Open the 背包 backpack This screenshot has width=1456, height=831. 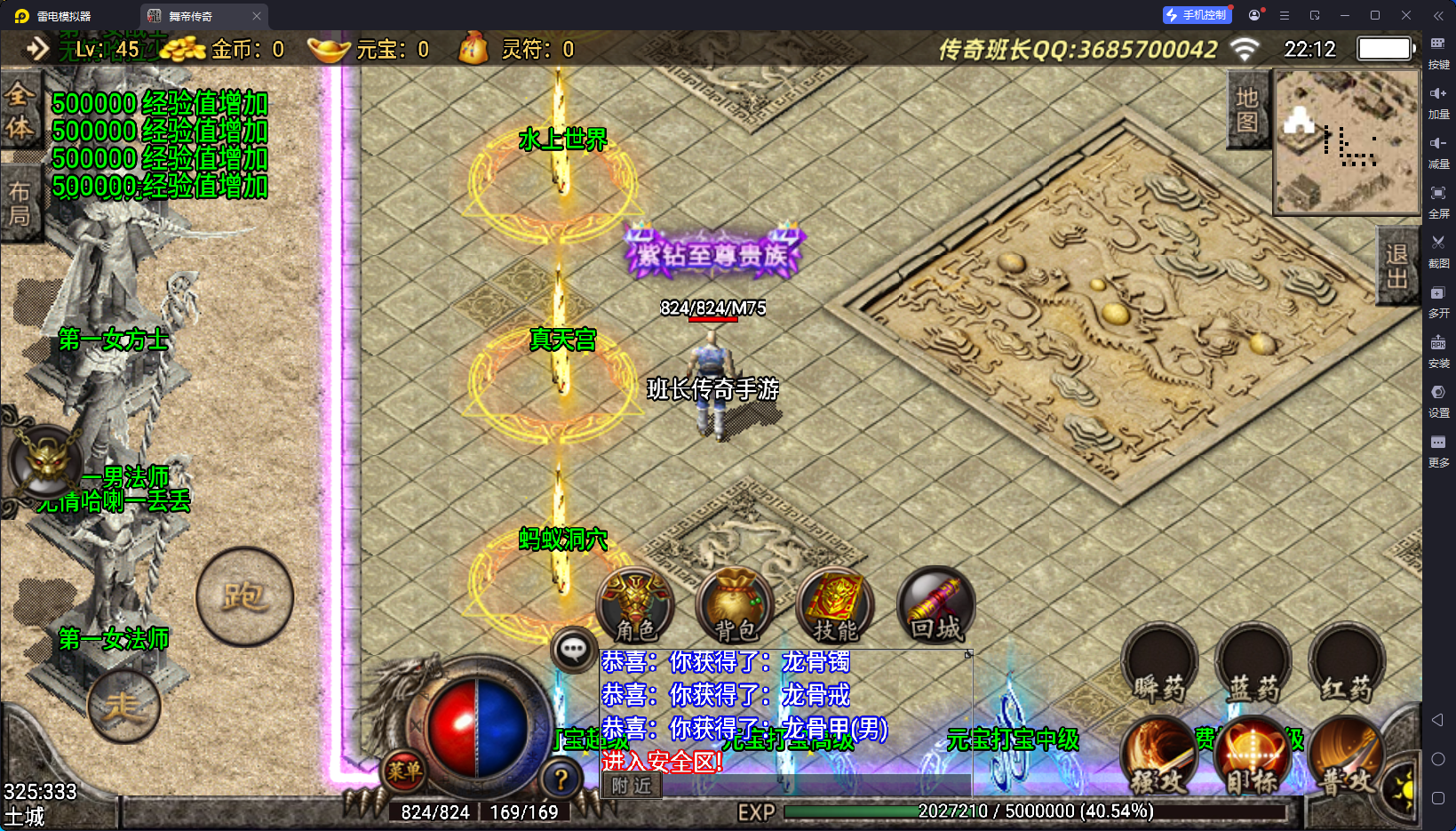[736, 606]
